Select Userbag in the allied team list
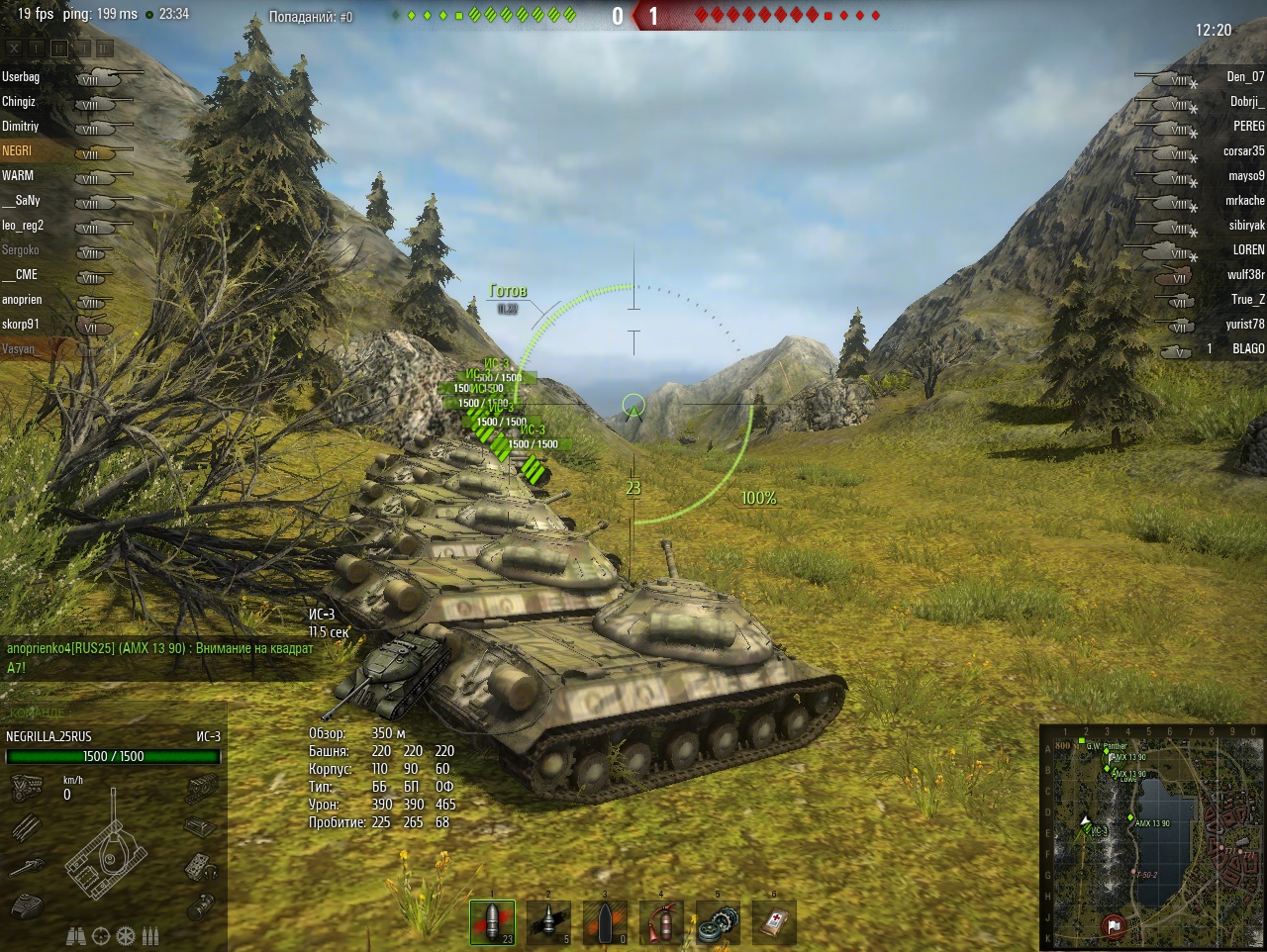The image size is (1267, 952). tap(21, 77)
